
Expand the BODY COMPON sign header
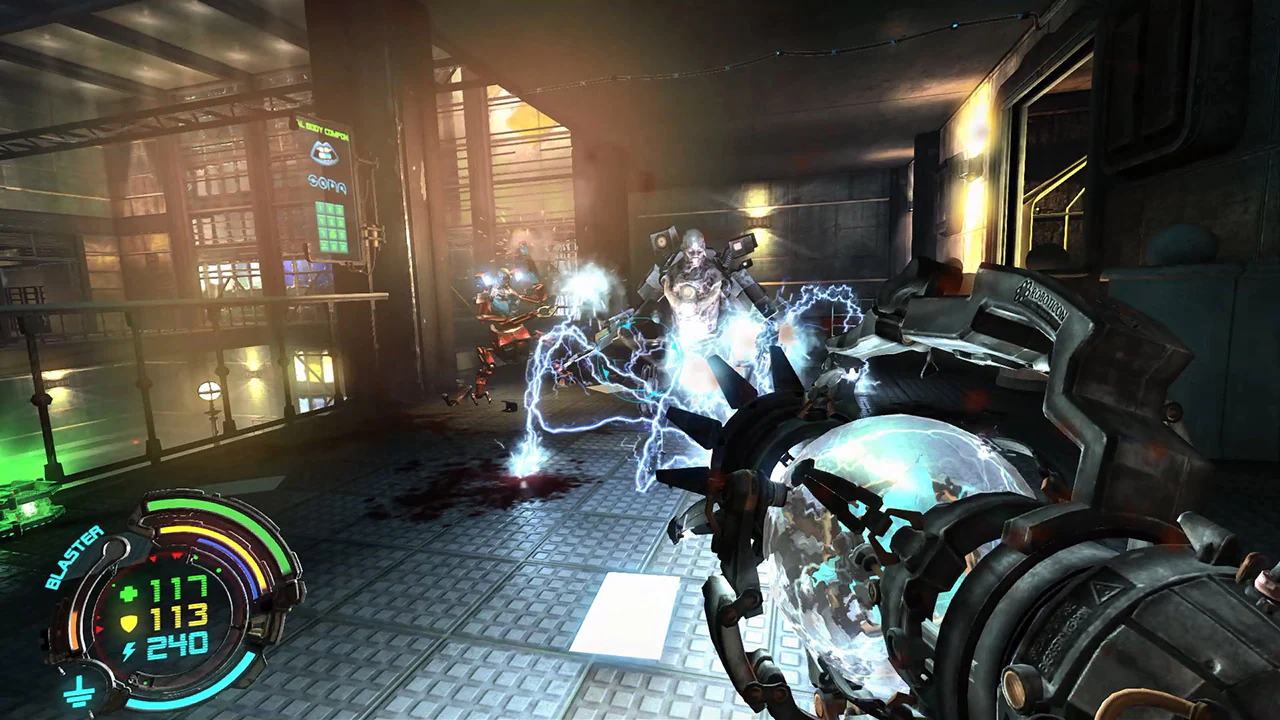point(322,130)
